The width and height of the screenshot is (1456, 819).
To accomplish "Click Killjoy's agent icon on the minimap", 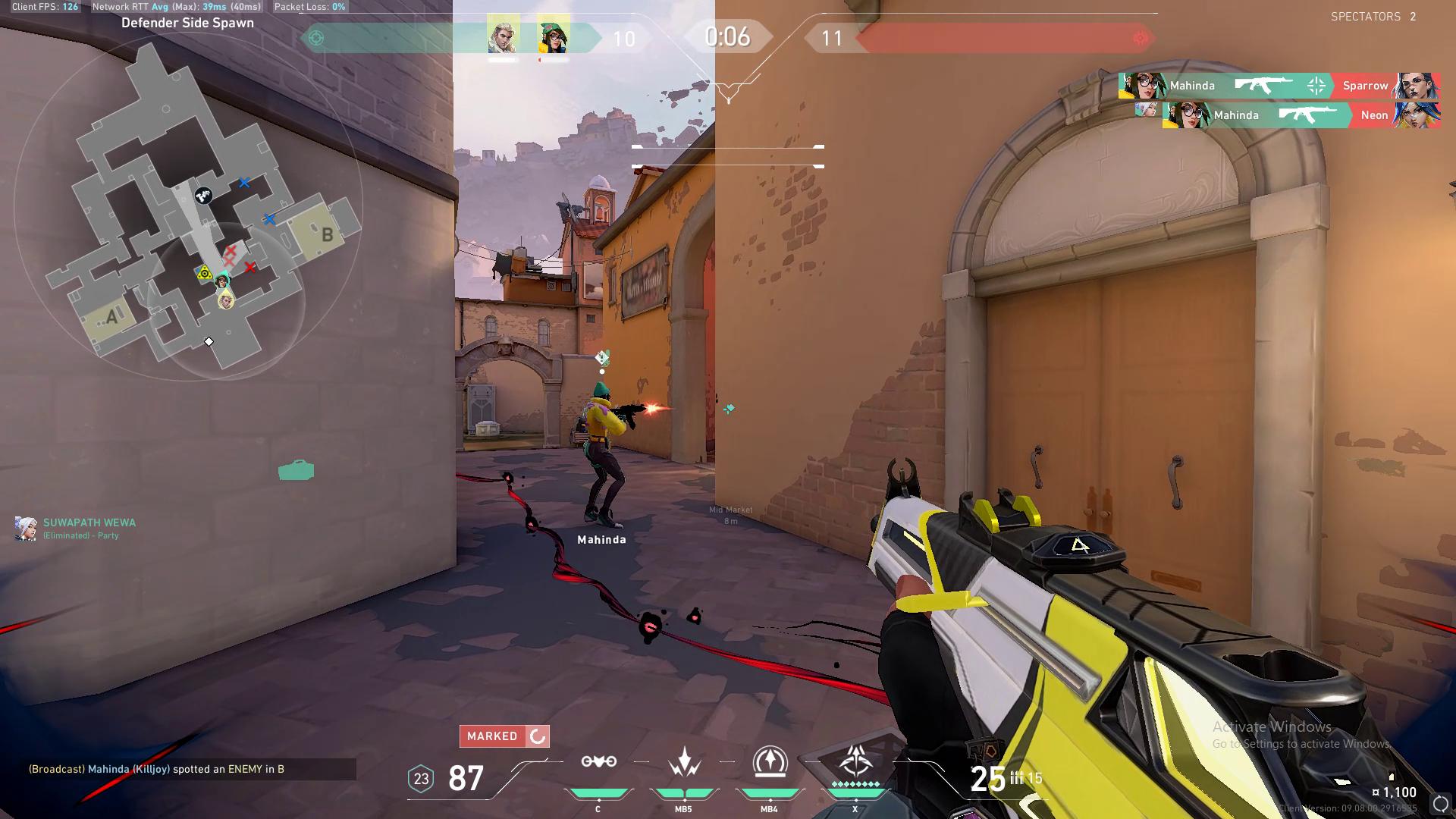I will pos(222,281).
